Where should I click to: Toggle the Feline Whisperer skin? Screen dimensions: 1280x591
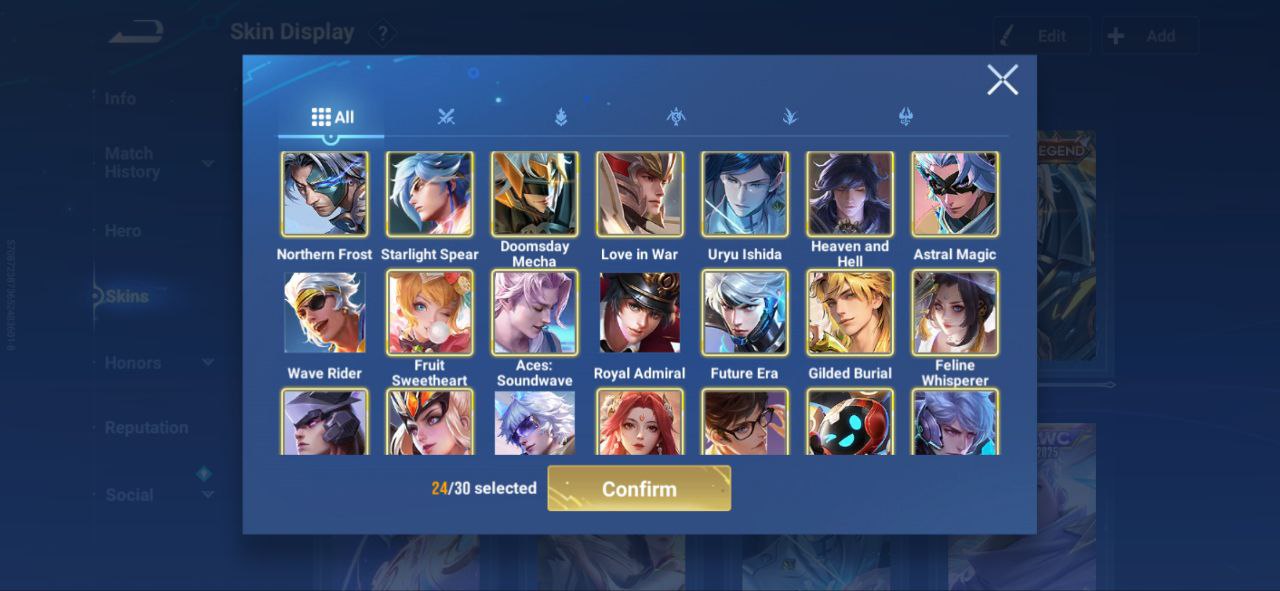point(955,312)
